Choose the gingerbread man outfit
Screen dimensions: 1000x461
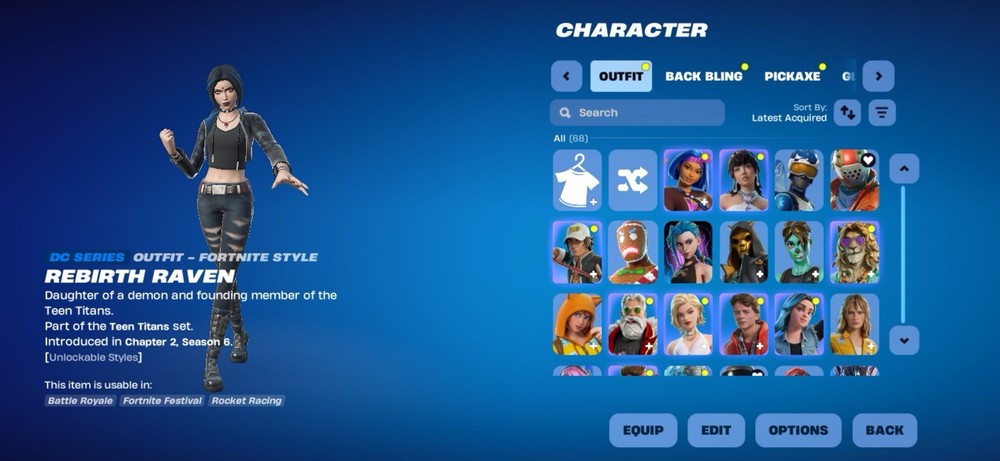(x=633, y=252)
